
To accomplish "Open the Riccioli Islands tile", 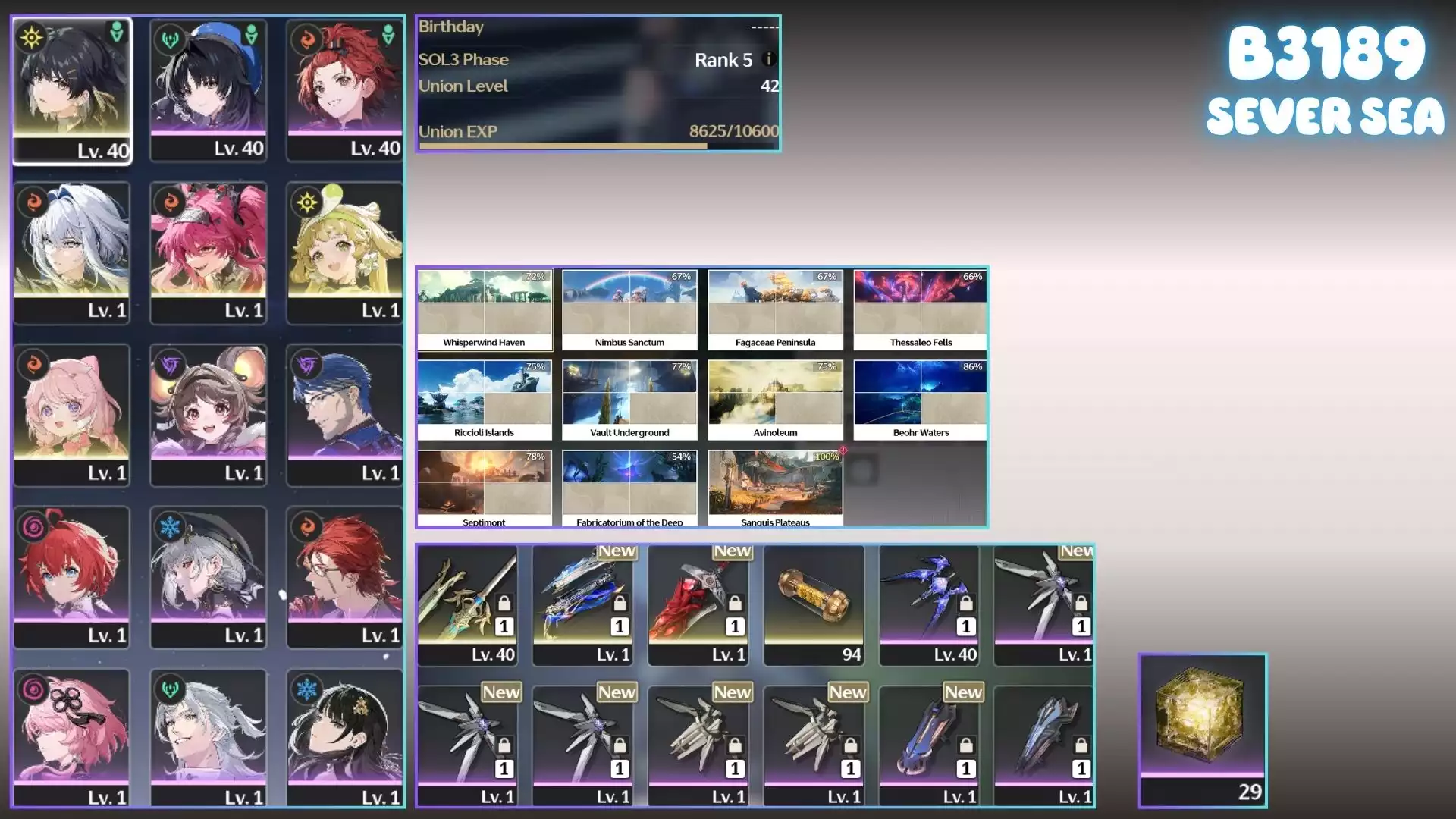I will pos(484,400).
